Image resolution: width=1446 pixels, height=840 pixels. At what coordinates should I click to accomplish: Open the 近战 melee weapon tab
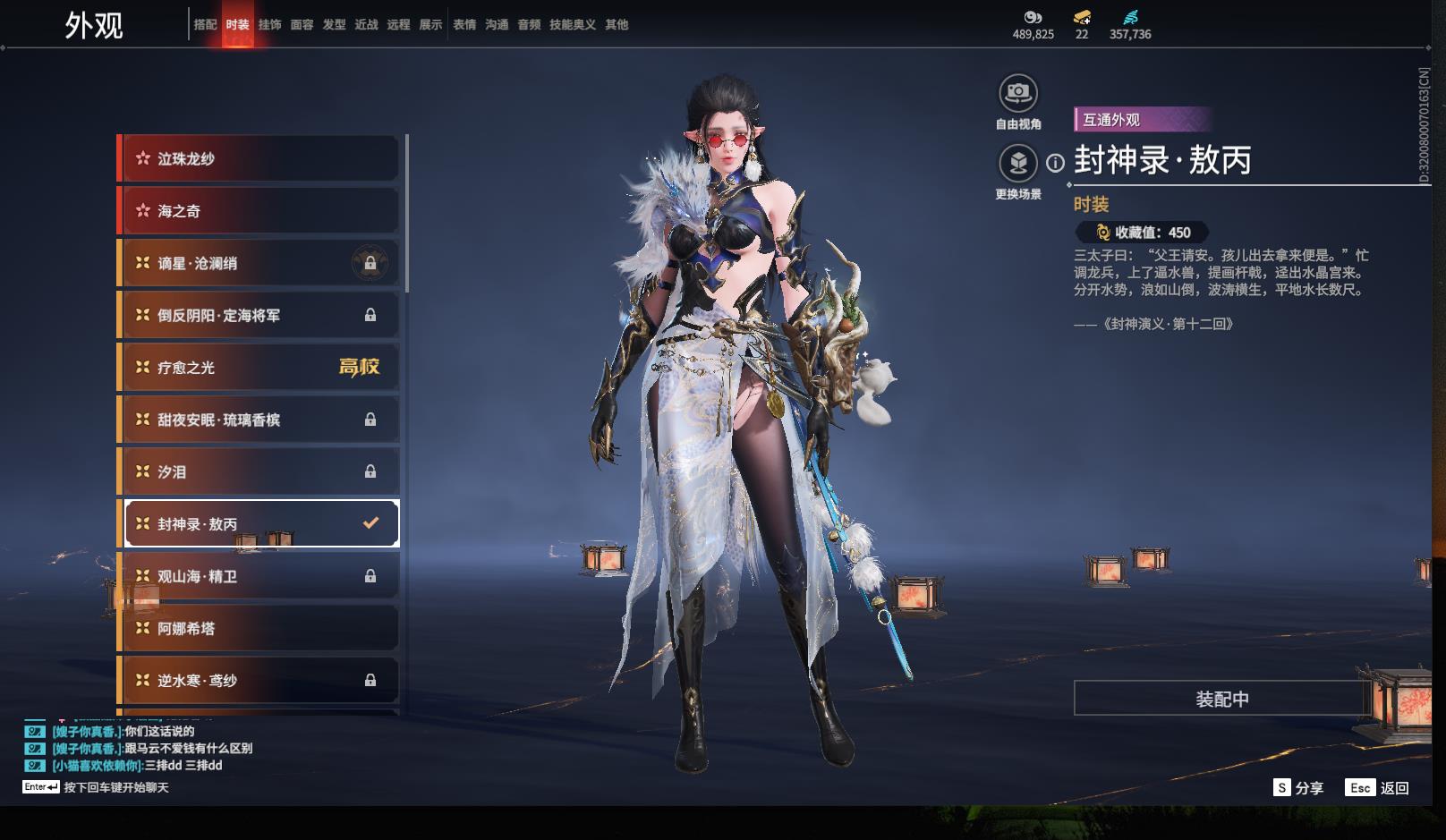366,24
